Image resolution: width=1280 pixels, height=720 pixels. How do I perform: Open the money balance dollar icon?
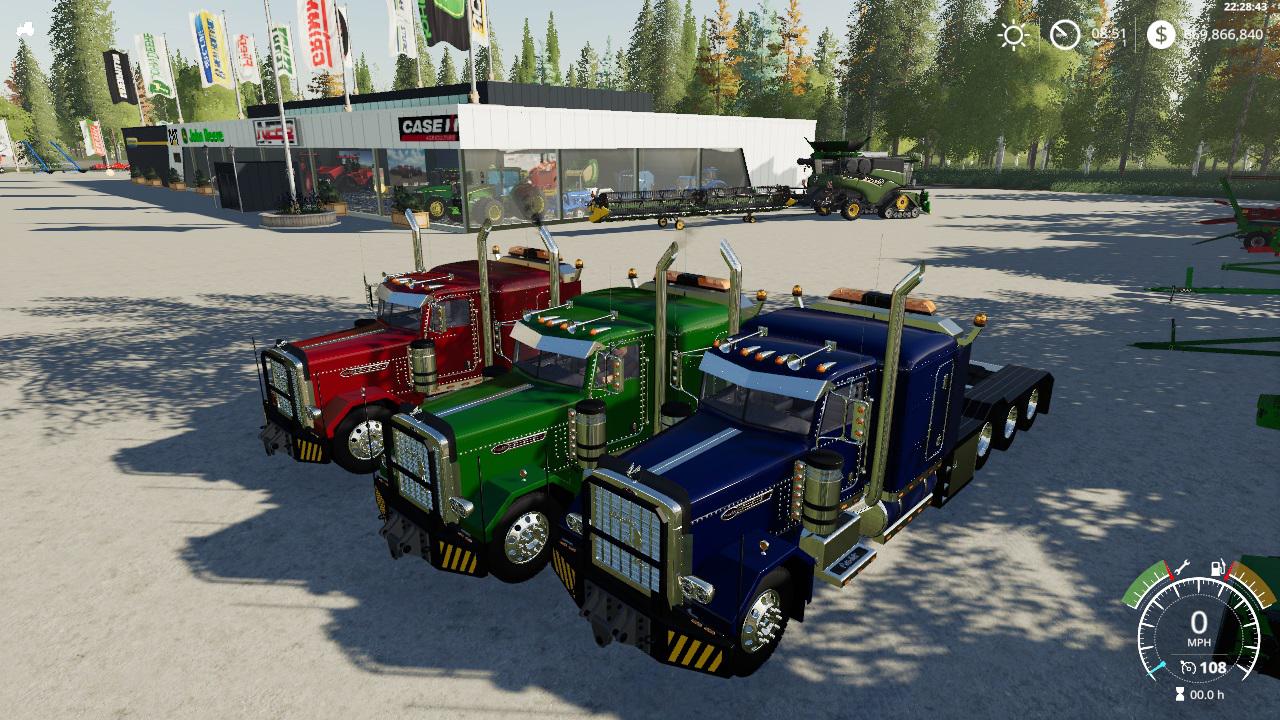pyautogui.click(x=1160, y=35)
